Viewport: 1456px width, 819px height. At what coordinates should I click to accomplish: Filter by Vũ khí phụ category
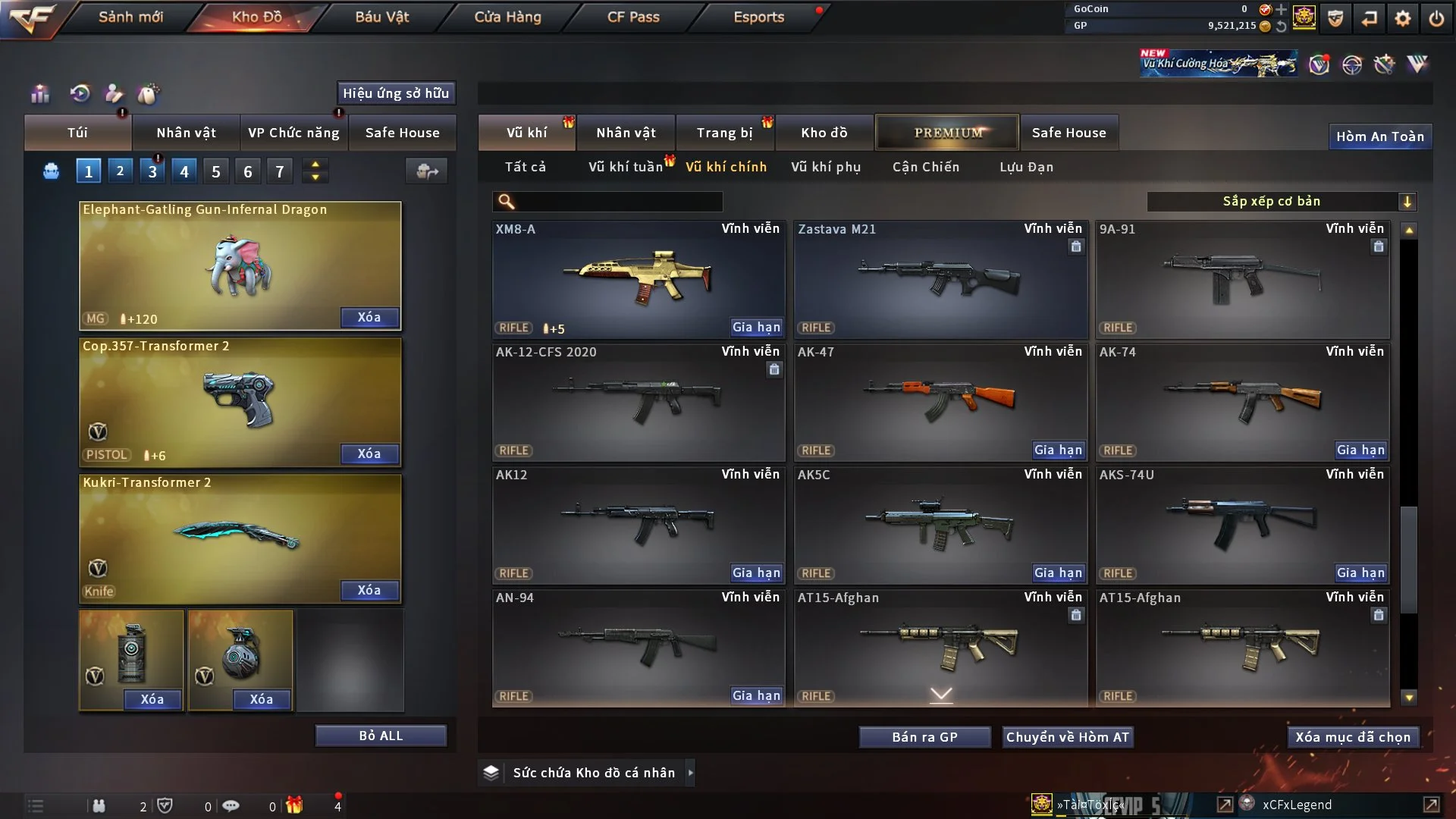tap(826, 167)
